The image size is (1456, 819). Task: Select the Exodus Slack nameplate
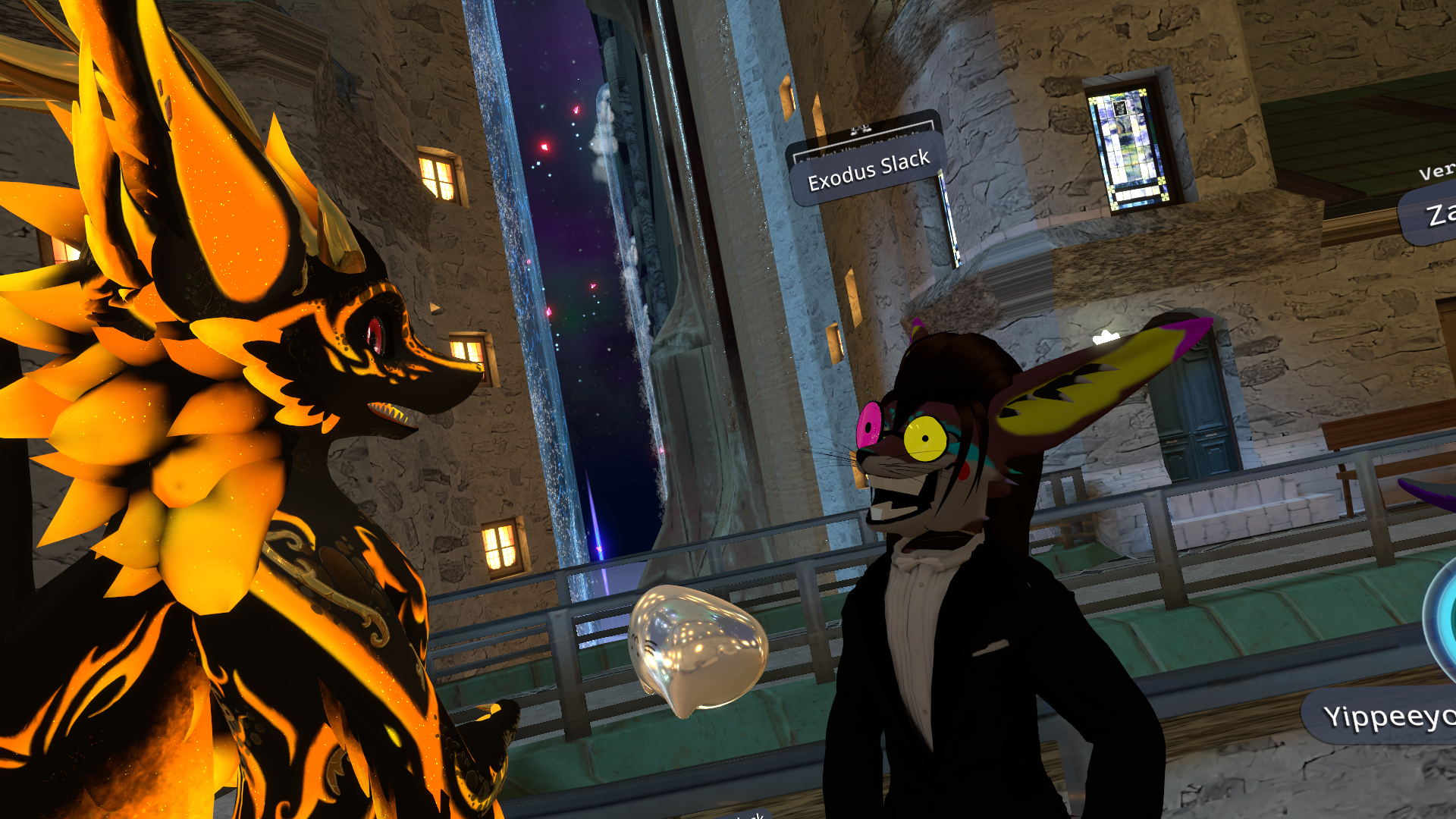tap(868, 171)
